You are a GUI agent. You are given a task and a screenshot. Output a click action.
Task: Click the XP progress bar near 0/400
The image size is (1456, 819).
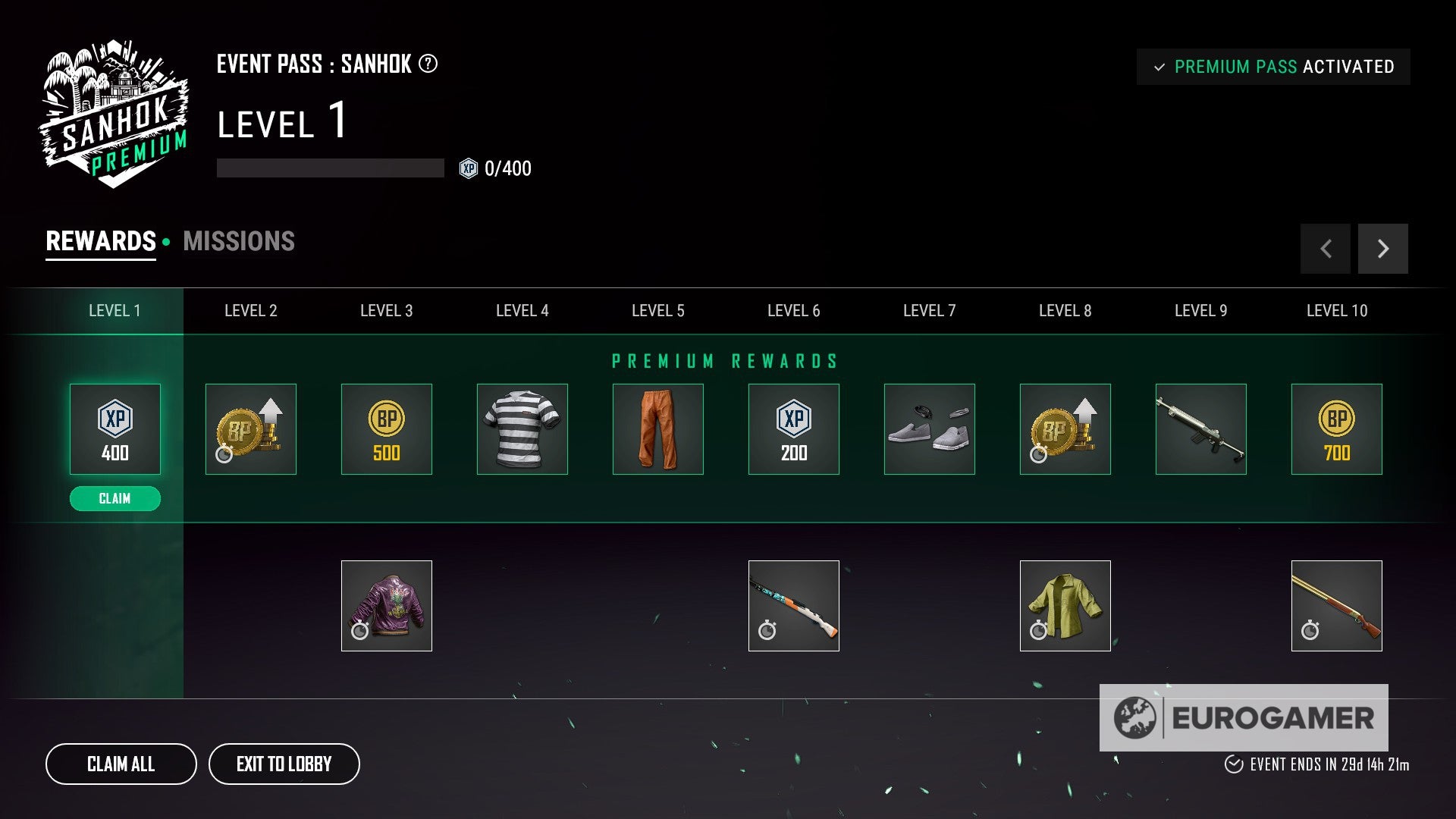[x=329, y=168]
